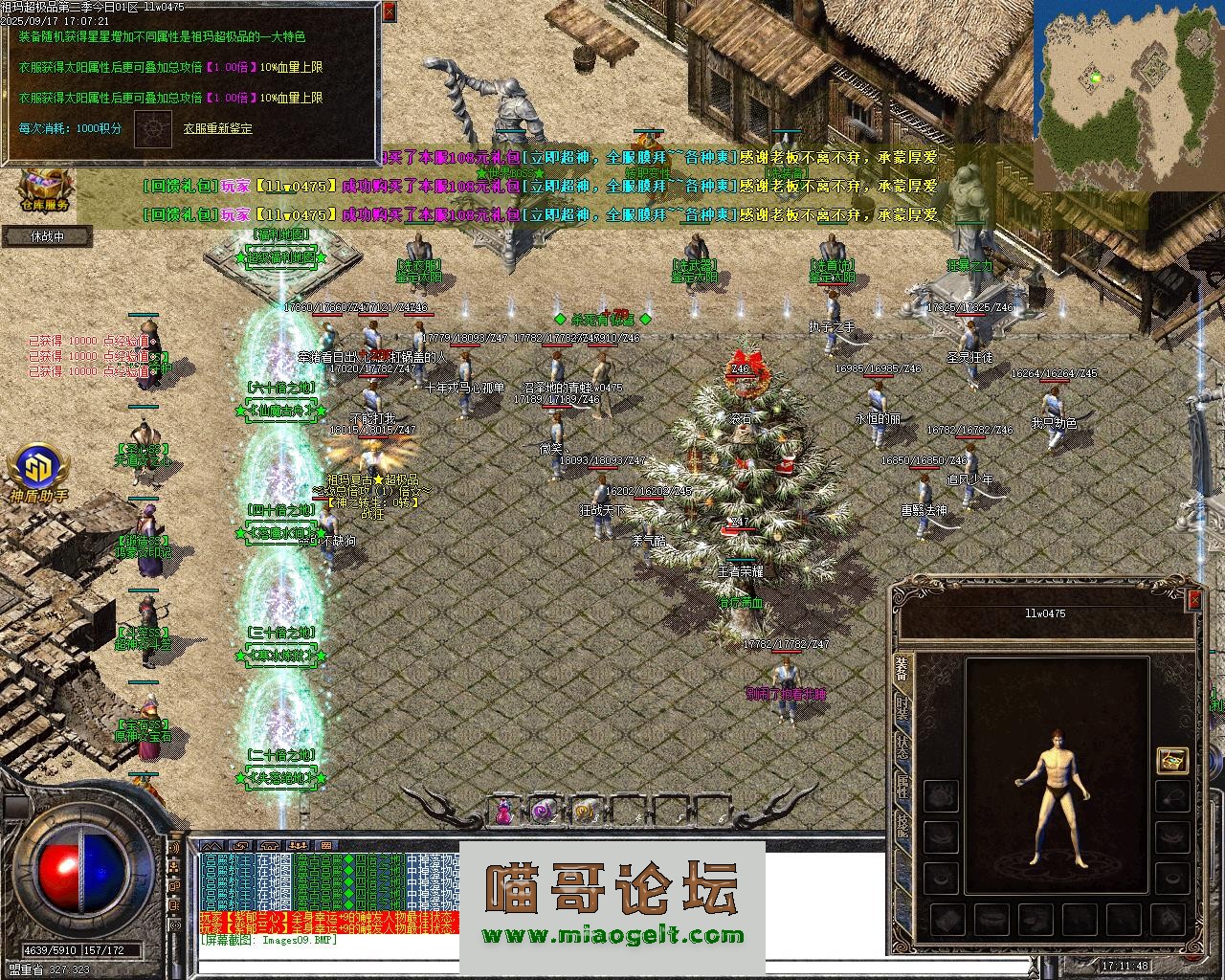Use the pink potion in the hotbar
Viewport: 1225px width, 980px height.
[503, 812]
